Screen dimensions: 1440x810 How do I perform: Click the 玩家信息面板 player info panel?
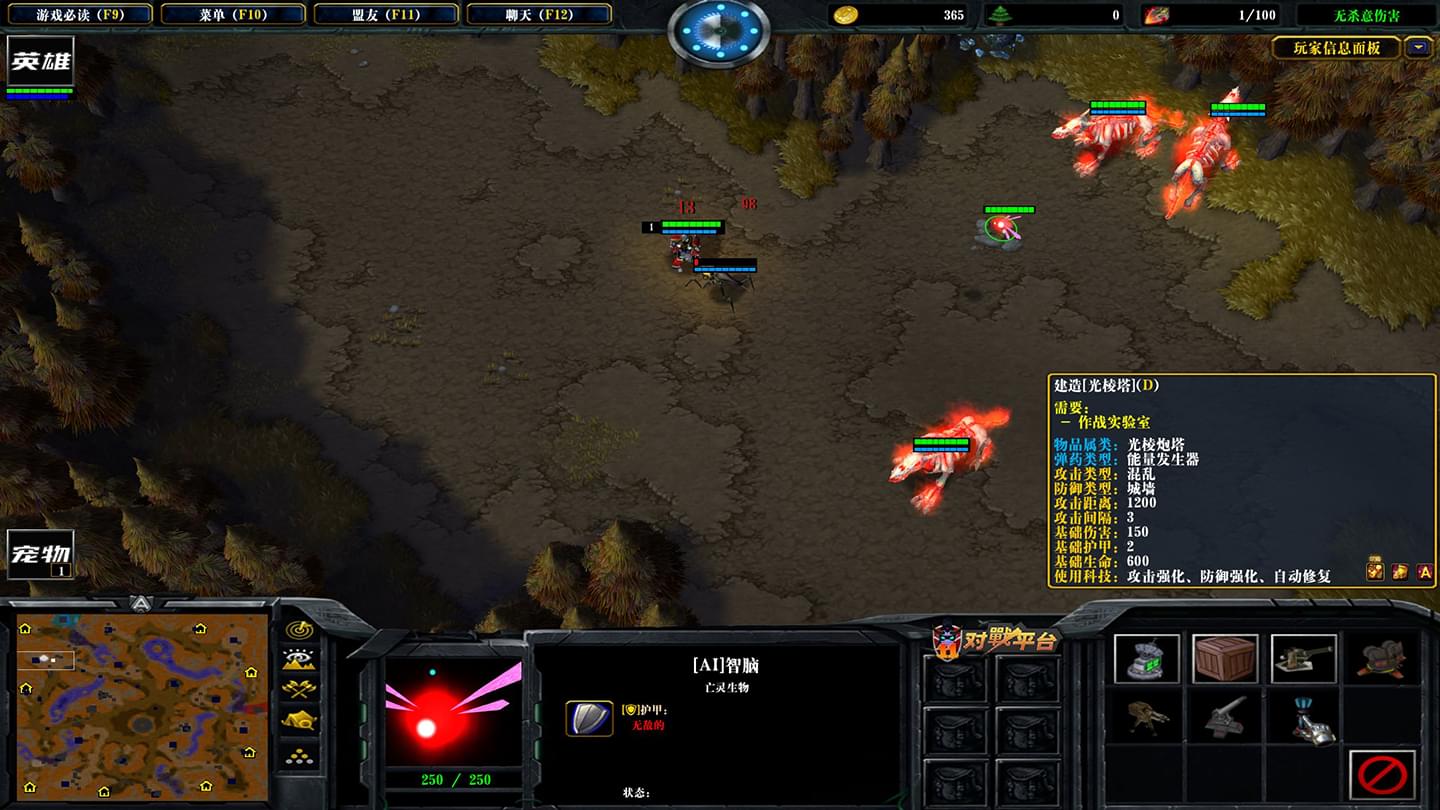1336,47
